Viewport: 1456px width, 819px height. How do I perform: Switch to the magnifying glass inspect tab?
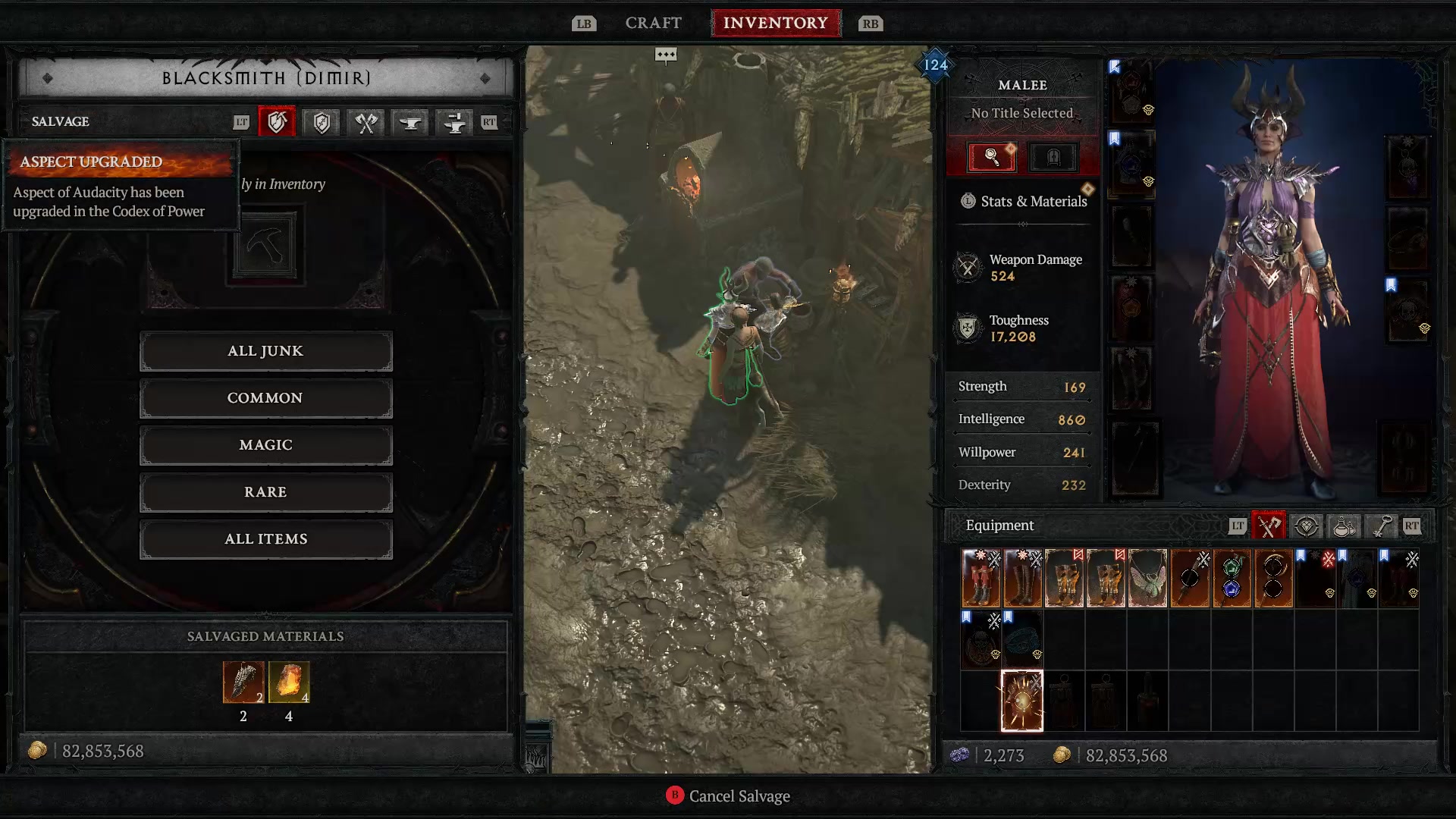[x=991, y=157]
